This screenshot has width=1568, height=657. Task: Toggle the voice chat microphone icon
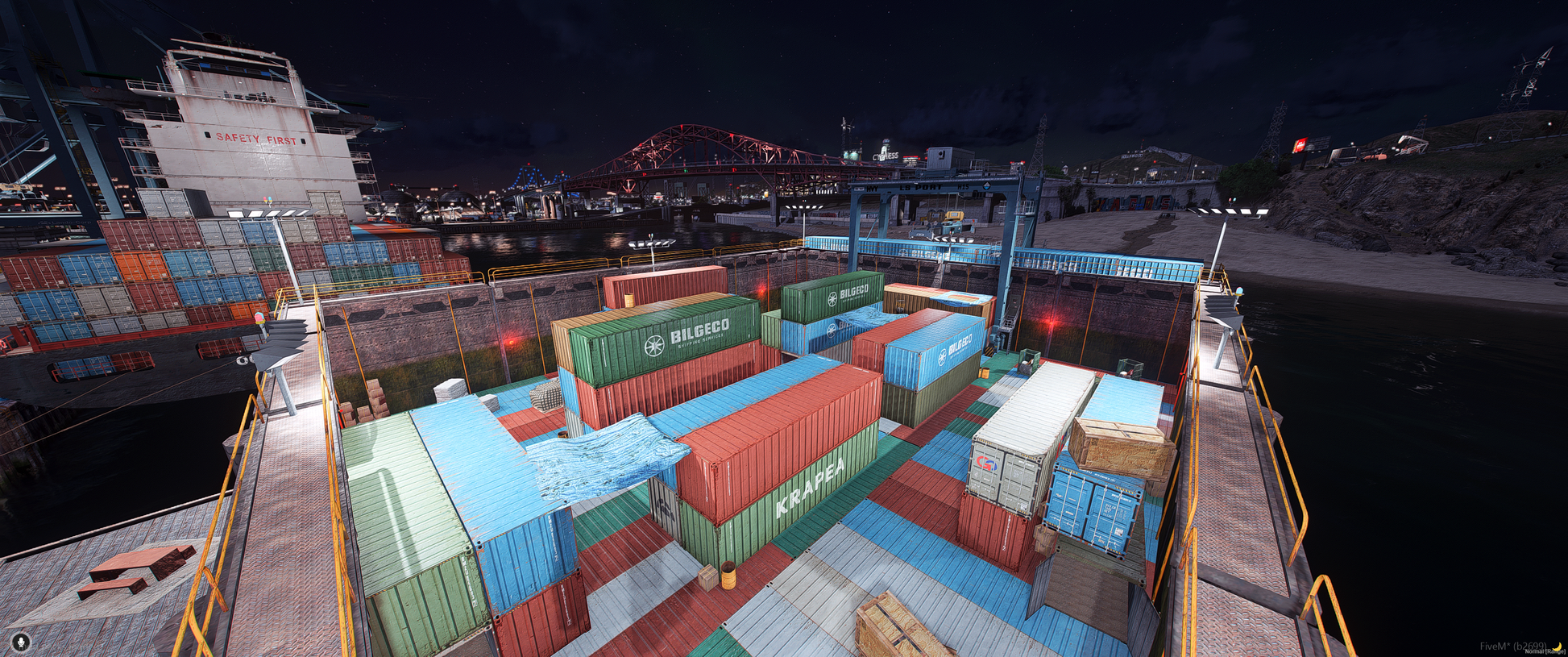pos(21,642)
